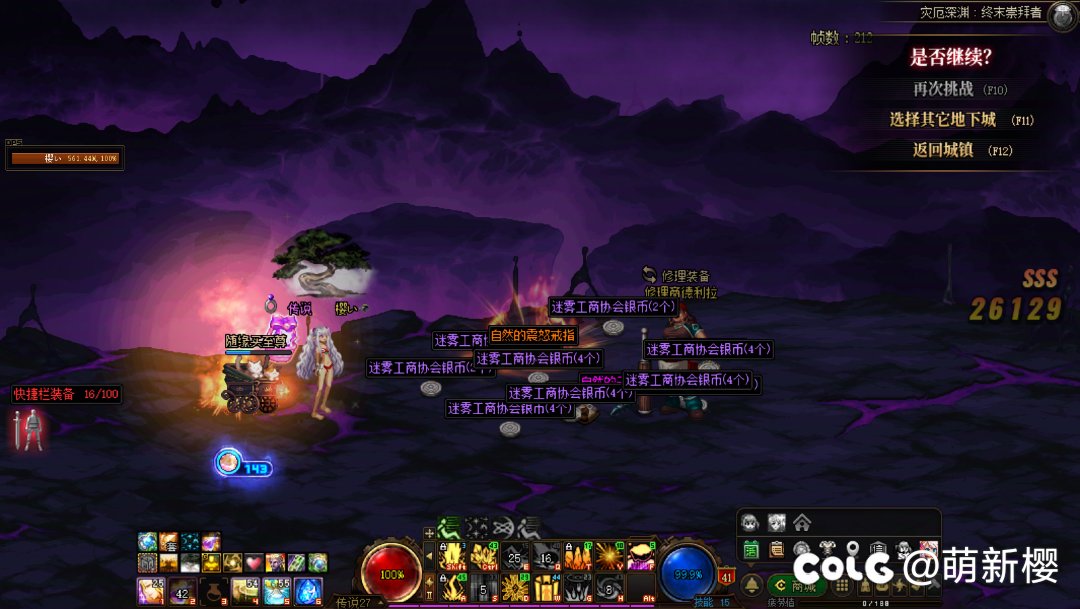1080x609 pixels.
Task: Choose 再次挑战 to retry the dungeon
Action: [943, 89]
